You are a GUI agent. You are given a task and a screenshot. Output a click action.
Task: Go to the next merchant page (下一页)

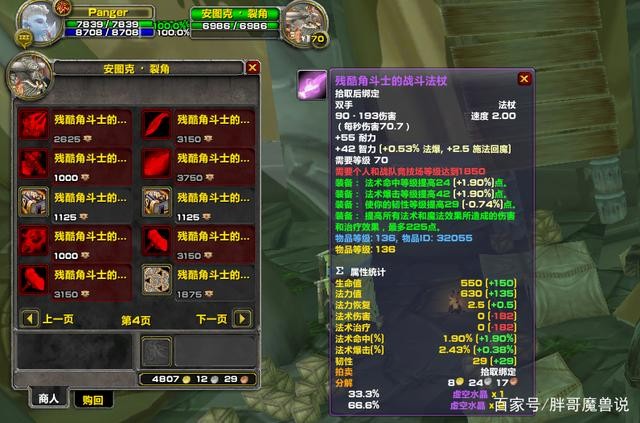coord(241,319)
